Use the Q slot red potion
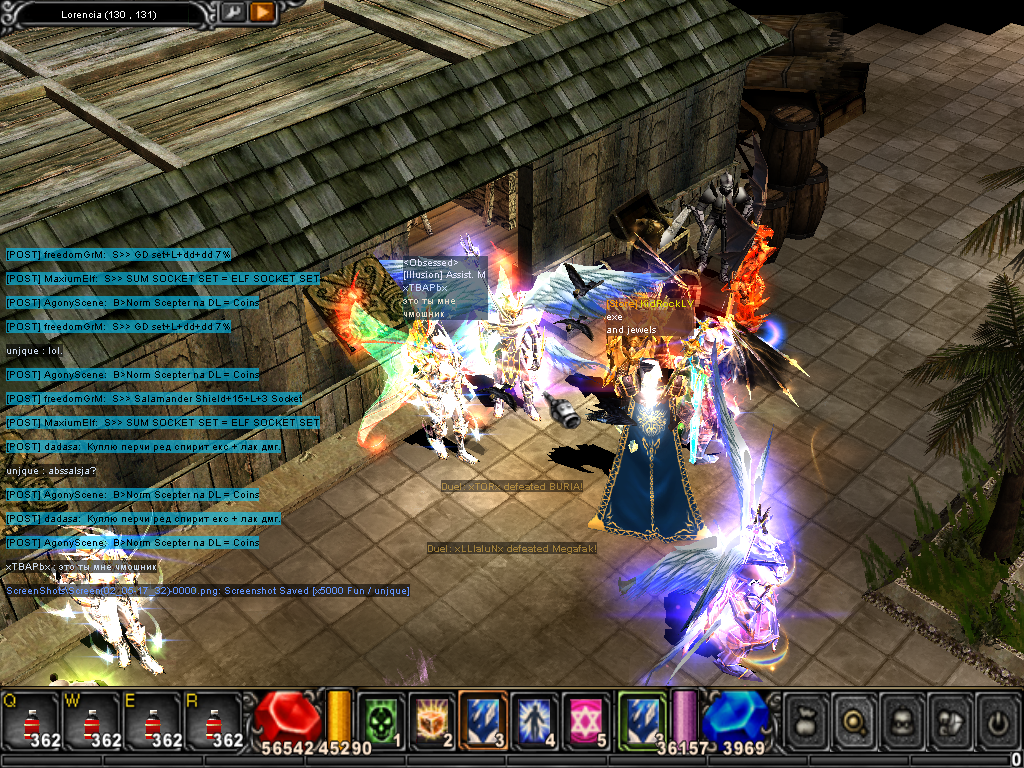Viewport: 1024px width, 768px height. point(30,720)
